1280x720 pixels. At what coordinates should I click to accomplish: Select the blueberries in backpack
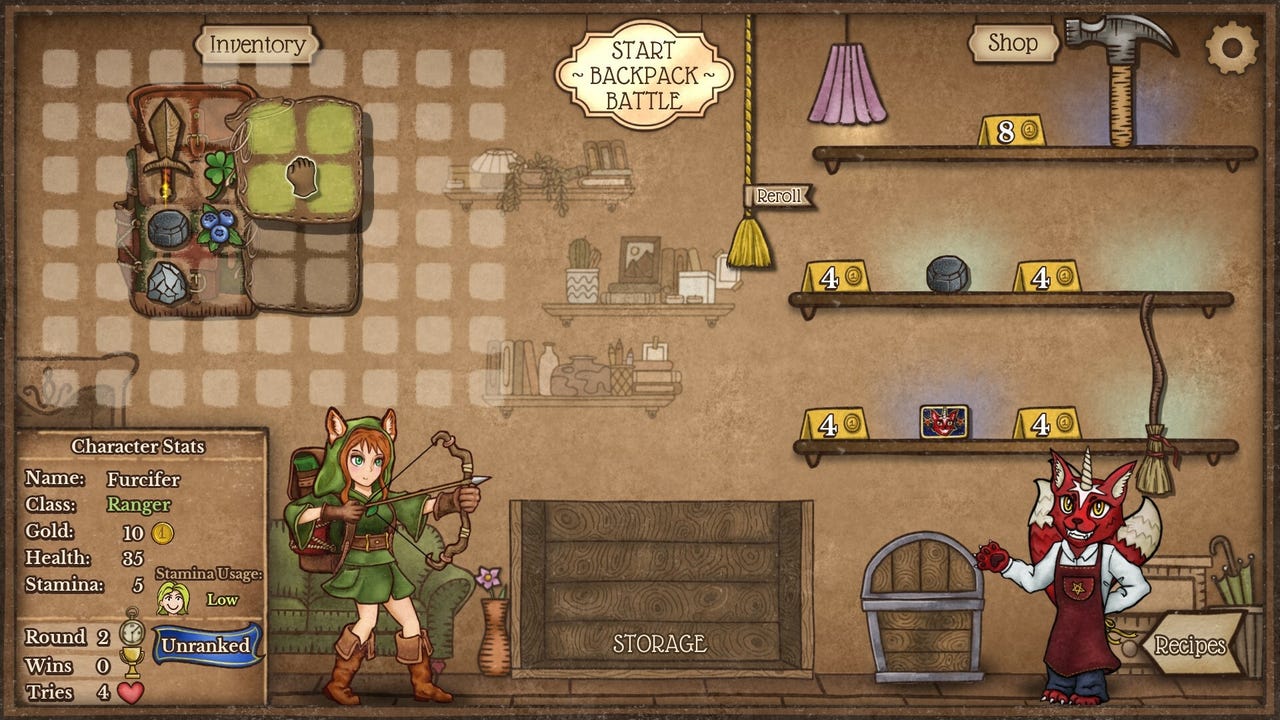click(x=220, y=227)
